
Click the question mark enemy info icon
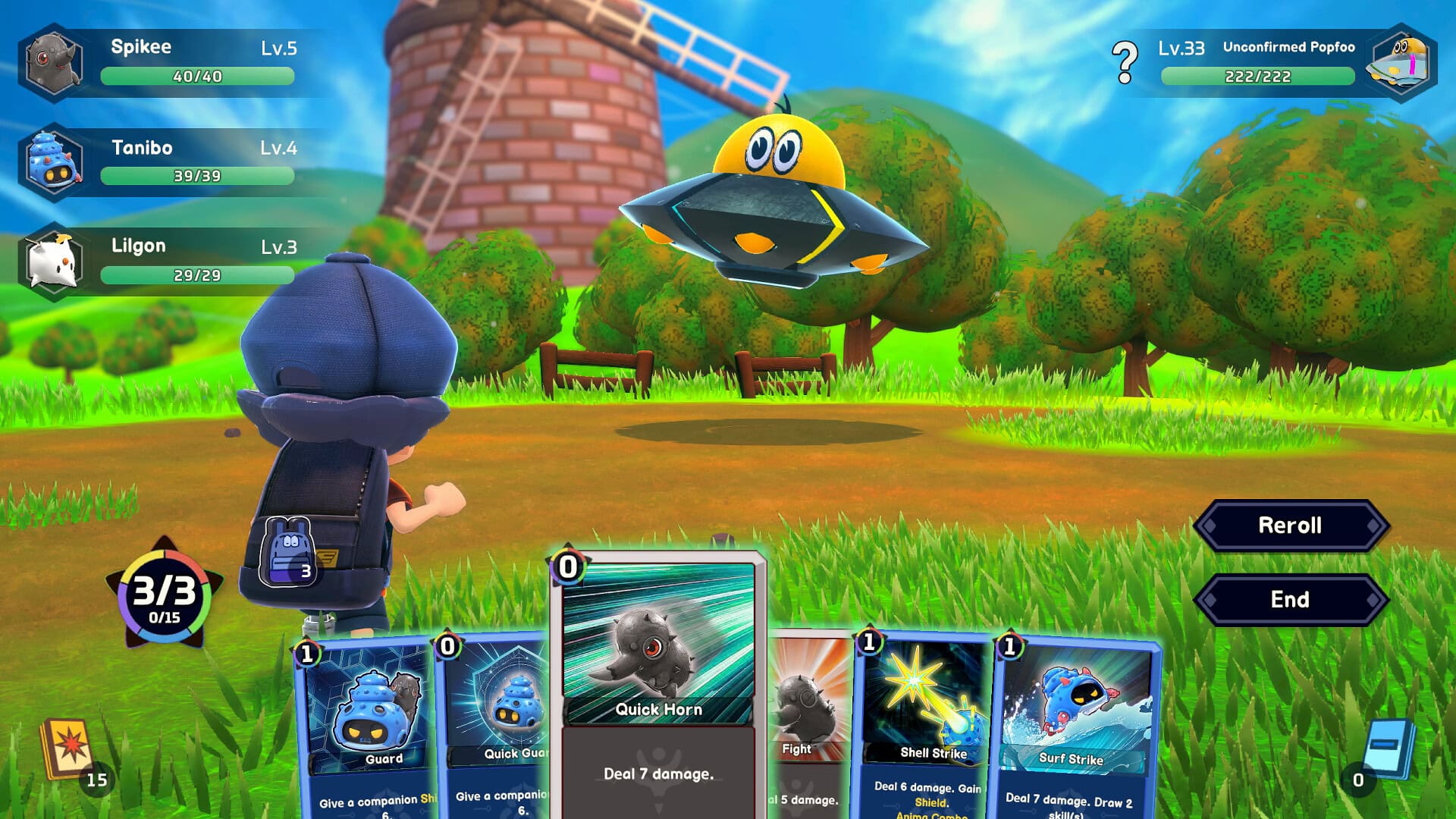[x=1125, y=62]
